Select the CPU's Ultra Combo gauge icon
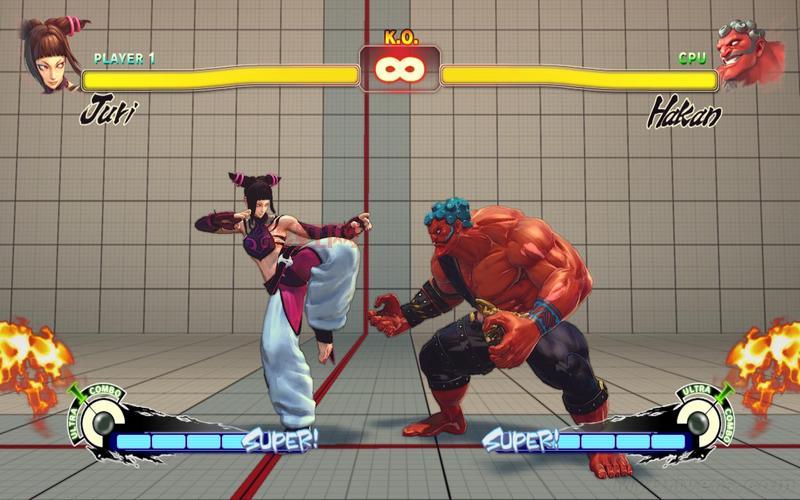800x500 pixels. (701, 420)
